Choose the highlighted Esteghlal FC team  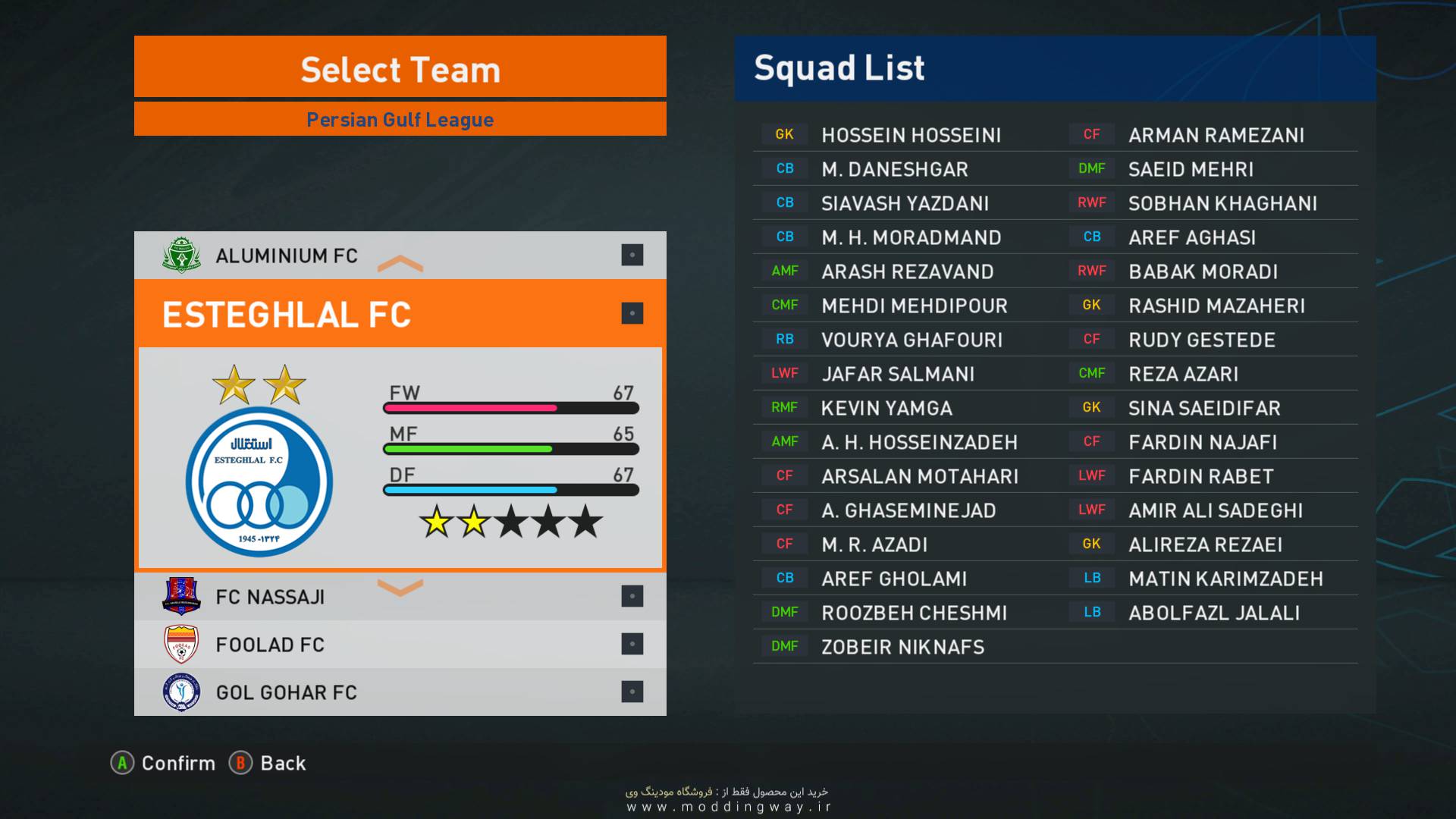287,314
